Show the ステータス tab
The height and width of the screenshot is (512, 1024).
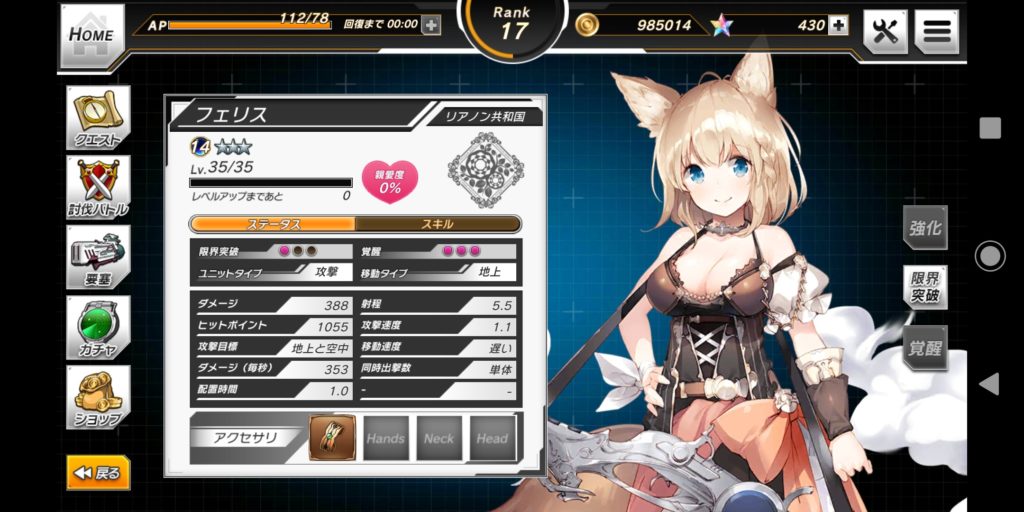tap(273, 224)
